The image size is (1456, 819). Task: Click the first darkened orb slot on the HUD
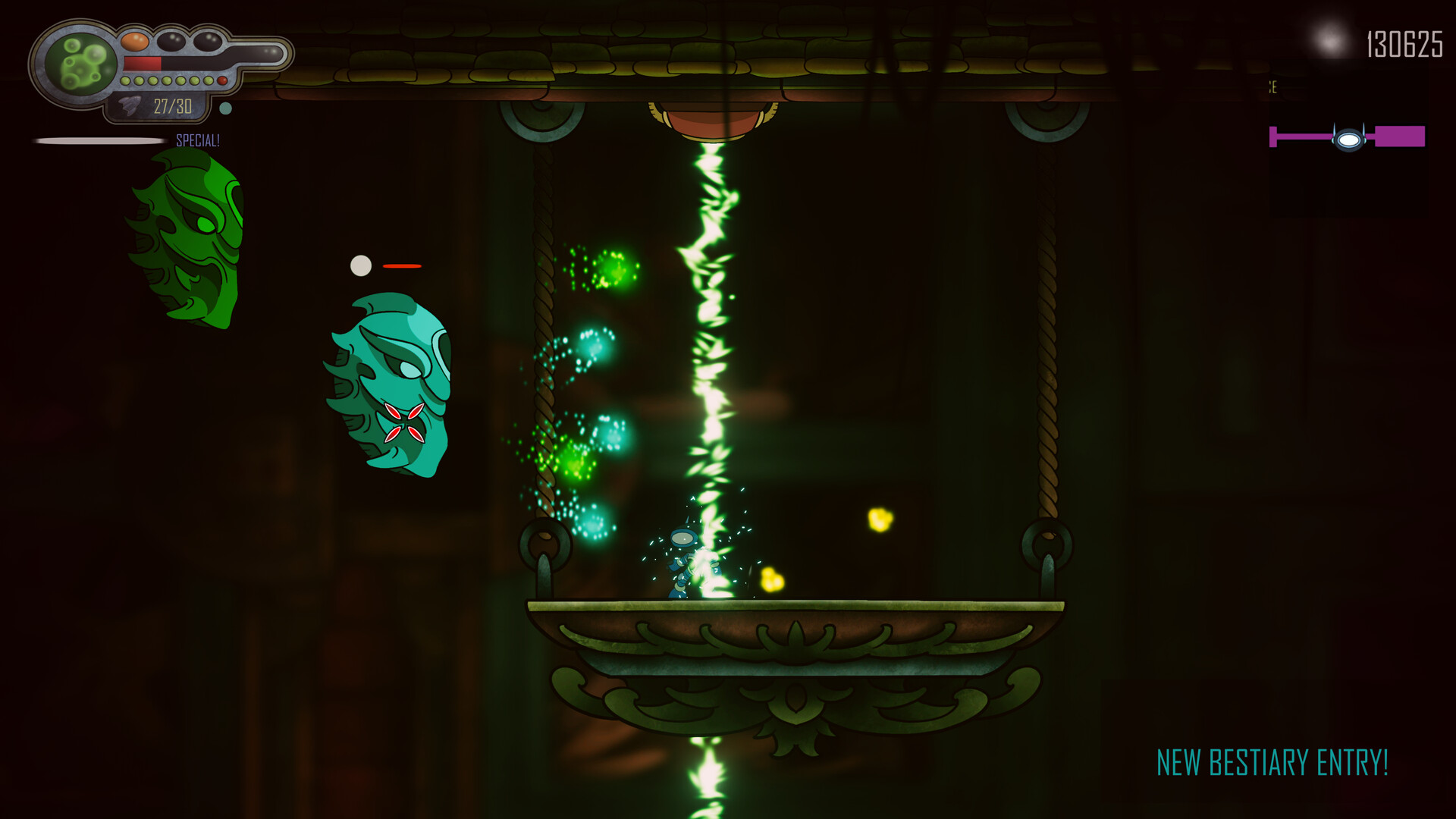(x=171, y=41)
